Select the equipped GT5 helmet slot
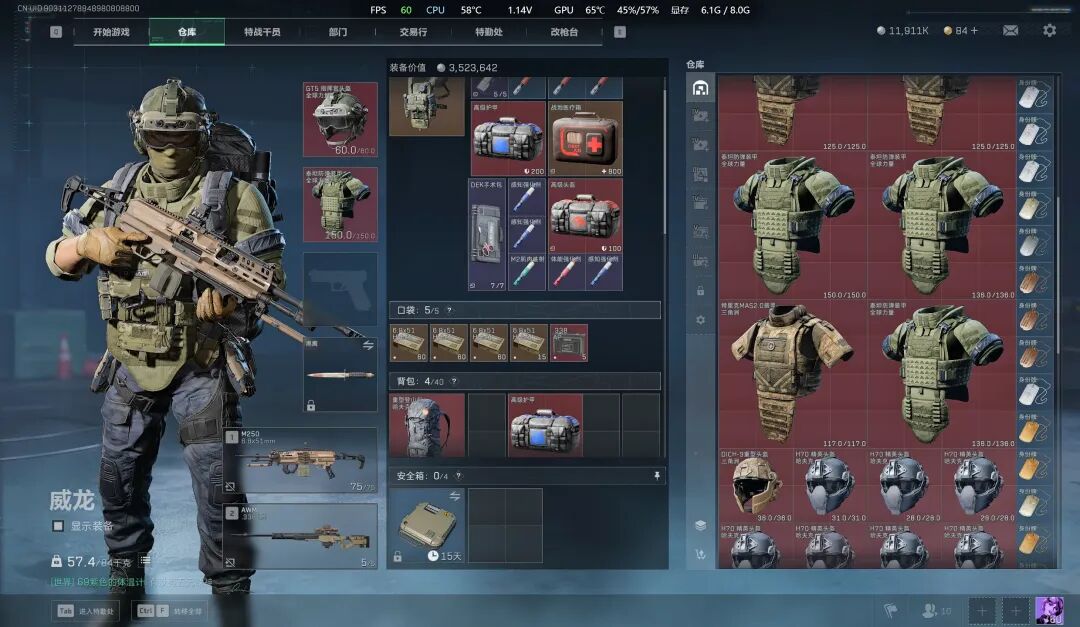The height and width of the screenshot is (627, 1080). coord(340,119)
